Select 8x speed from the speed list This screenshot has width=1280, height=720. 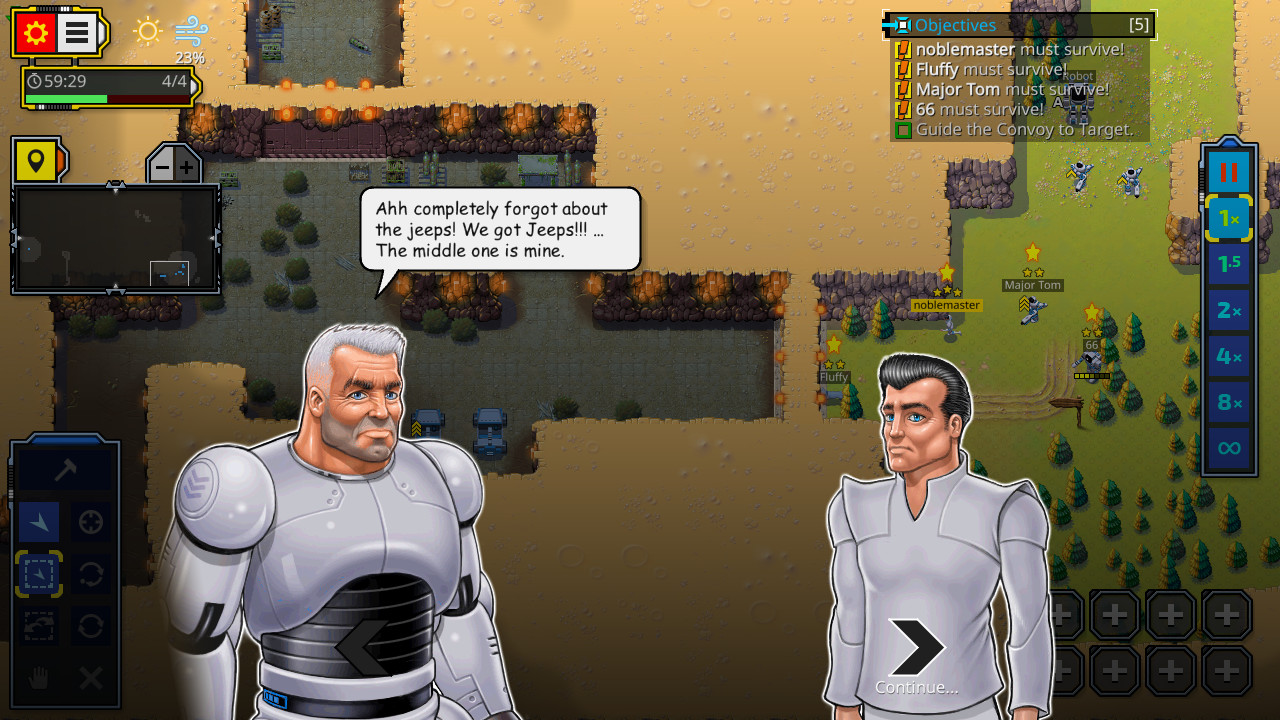(x=1228, y=402)
